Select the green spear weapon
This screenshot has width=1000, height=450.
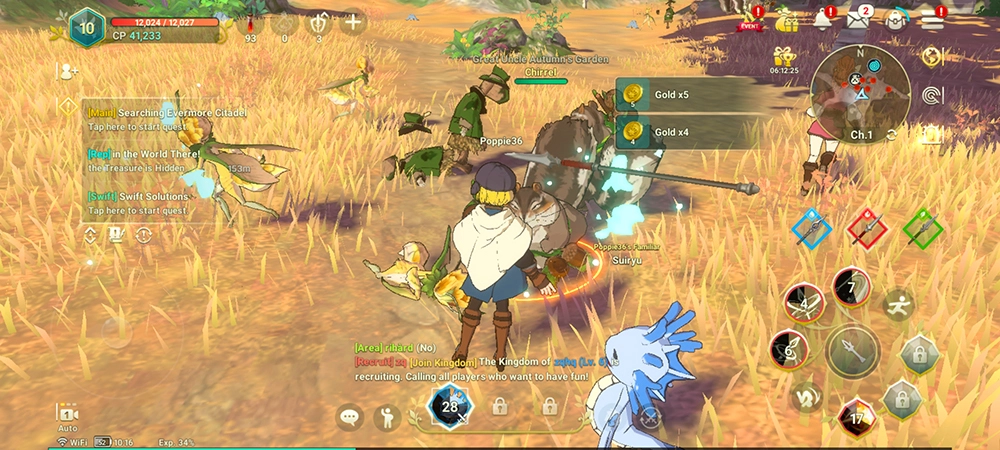(922, 228)
